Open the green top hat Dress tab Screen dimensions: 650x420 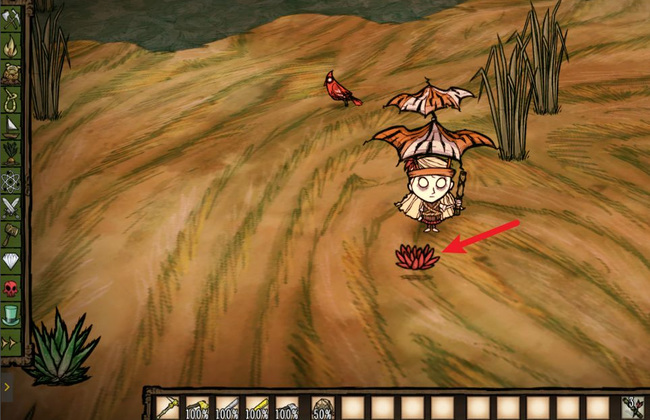click(11, 315)
